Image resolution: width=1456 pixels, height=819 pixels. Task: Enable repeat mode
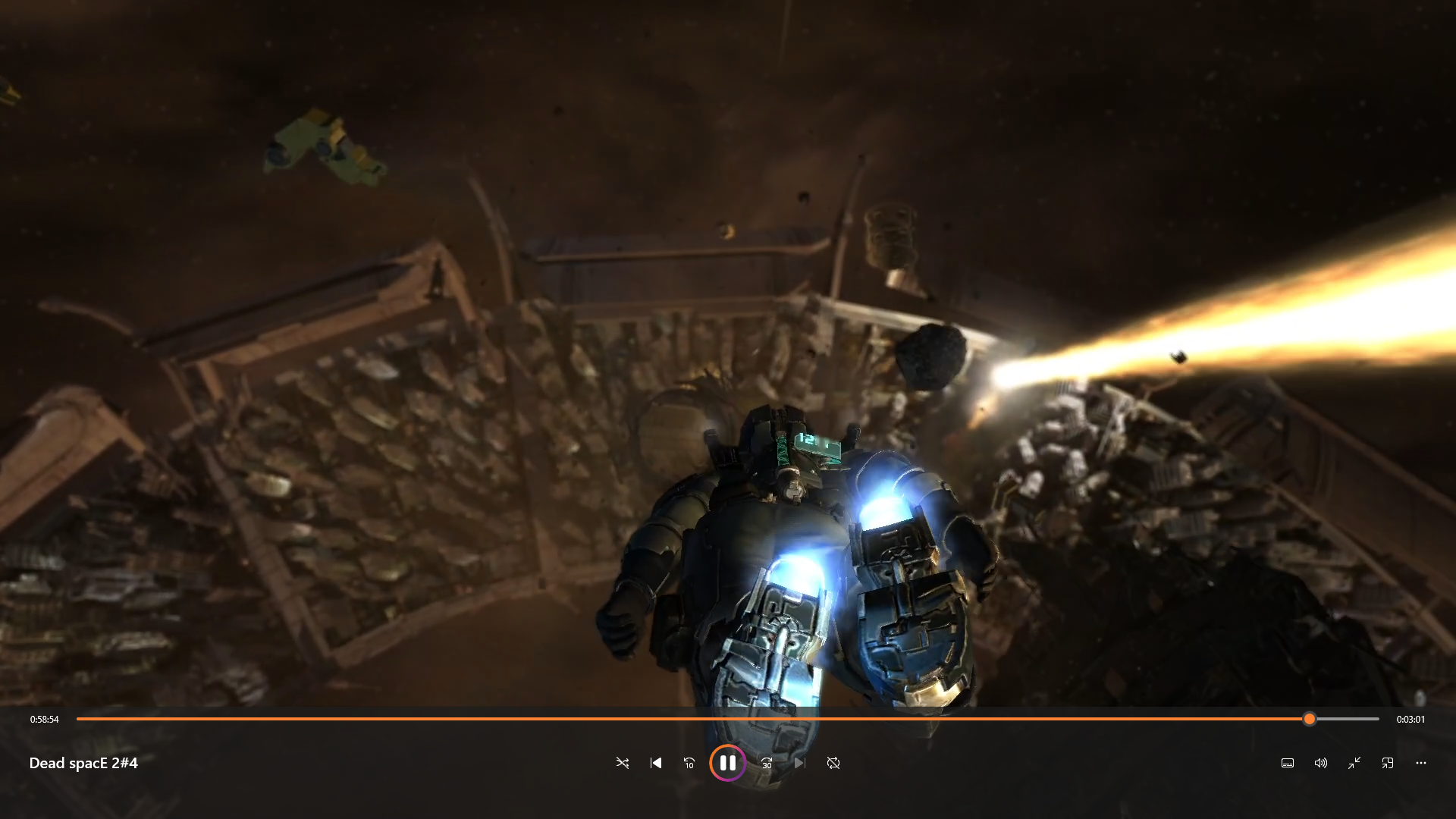pos(833,763)
